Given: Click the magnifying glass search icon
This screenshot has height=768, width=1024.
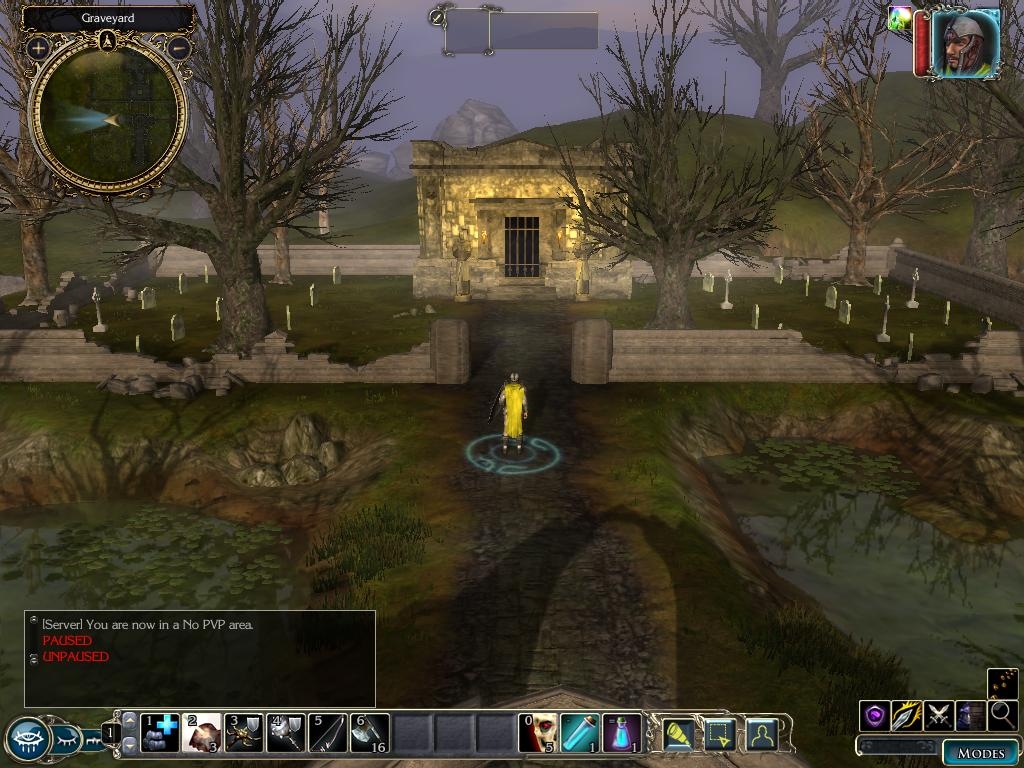Looking at the screenshot, I should 1003,715.
